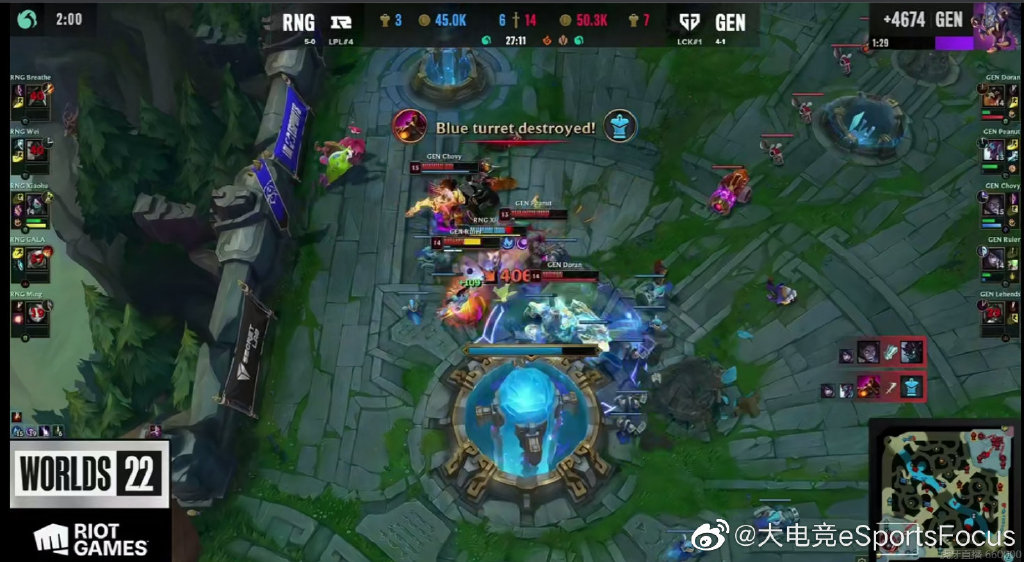Screen dimensions: 1024x562
Task: Click the turret icon in destroyed-turret banner
Action: (x=621, y=126)
